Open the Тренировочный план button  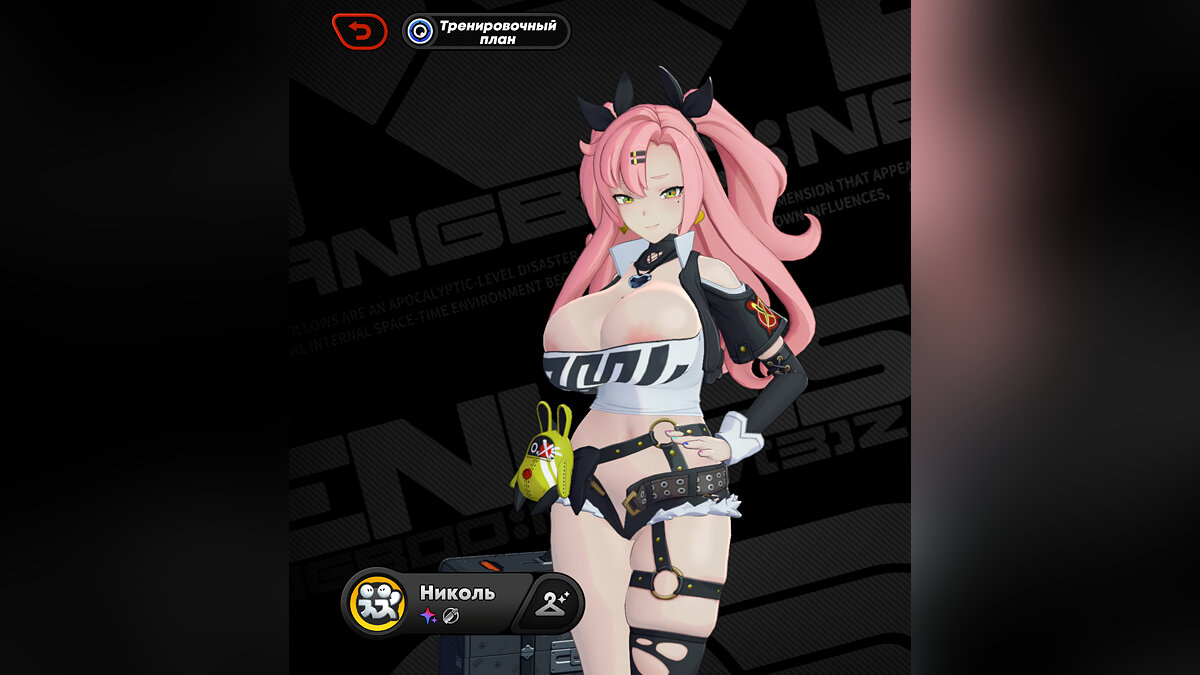click(486, 31)
